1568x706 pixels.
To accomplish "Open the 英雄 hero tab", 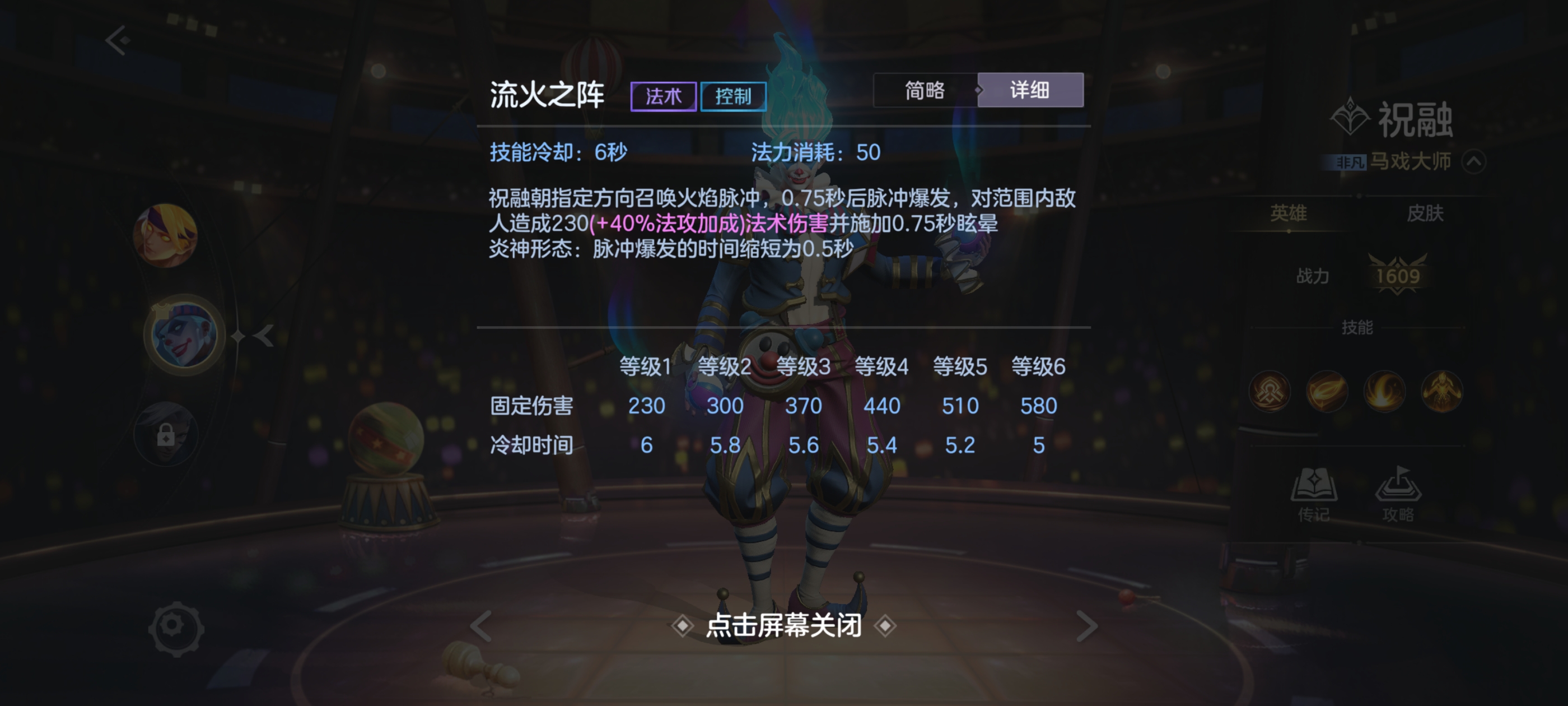I will (x=1289, y=213).
